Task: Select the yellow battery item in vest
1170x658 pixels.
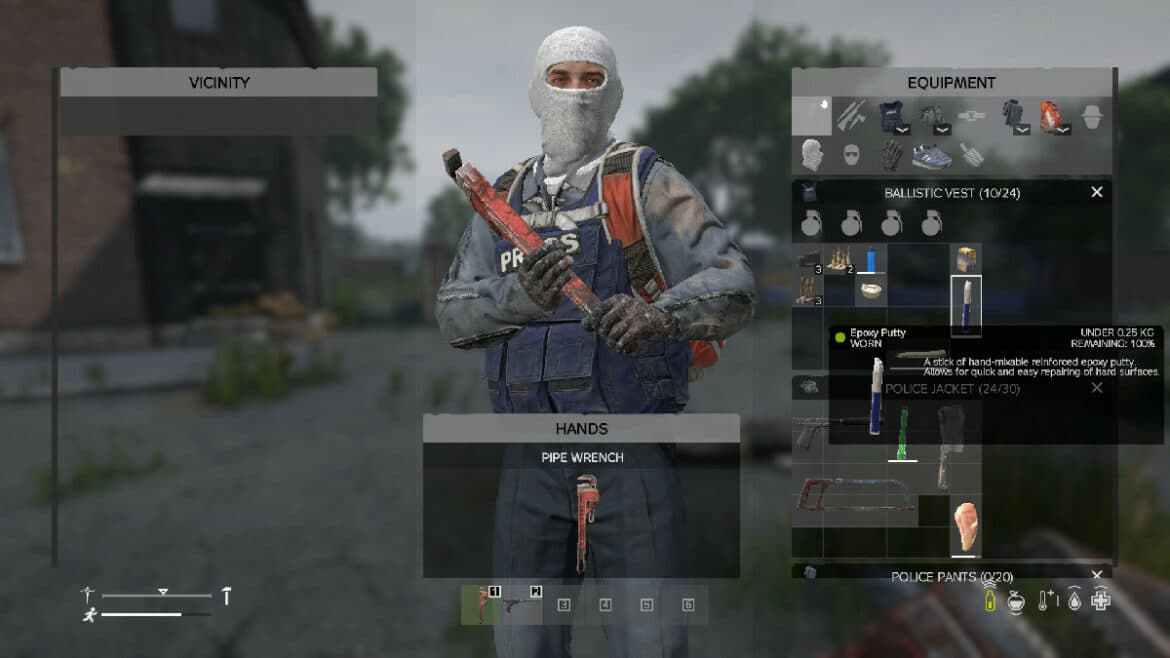Action: pos(965,260)
